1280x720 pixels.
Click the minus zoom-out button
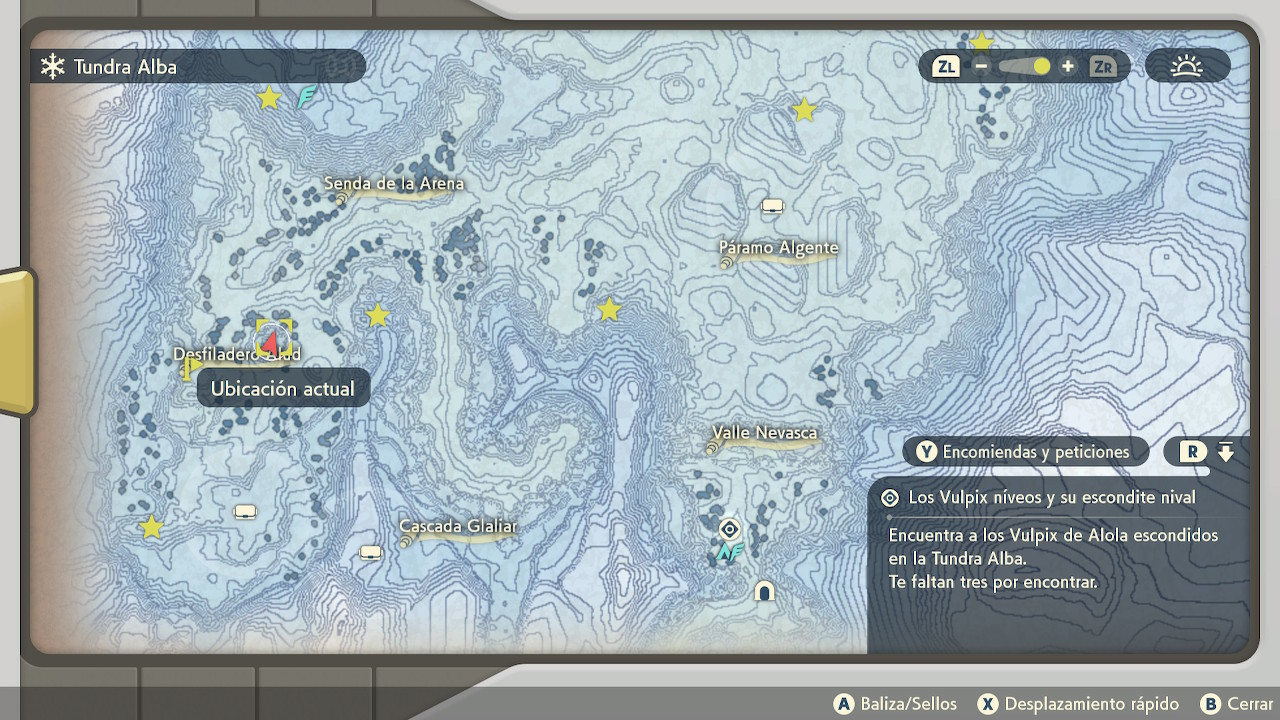(981, 67)
